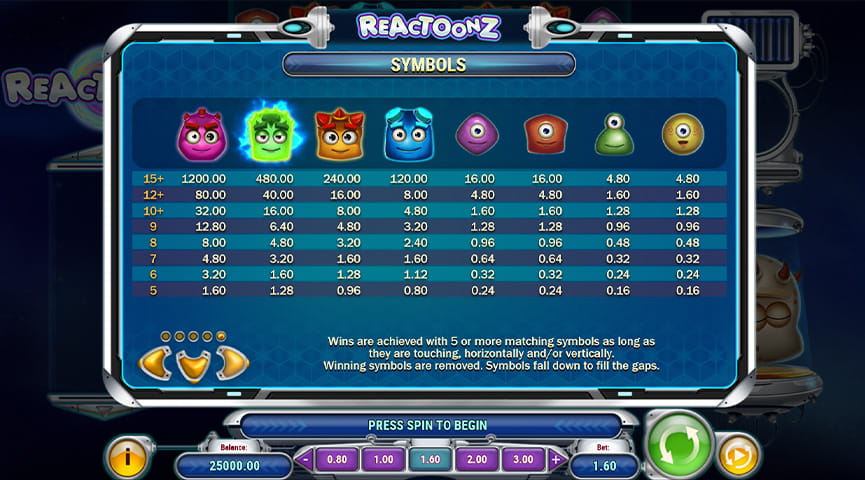Viewport: 865px width, 480px height.
Task: Increase the bet with the plus button
Action: tap(556, 460)
